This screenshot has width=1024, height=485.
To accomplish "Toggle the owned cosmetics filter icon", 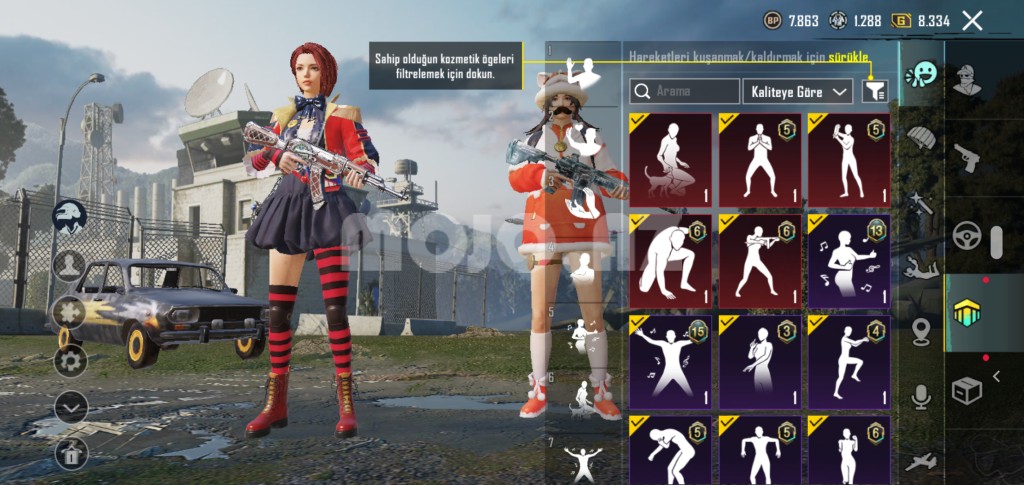I will (x=875, y=91).
